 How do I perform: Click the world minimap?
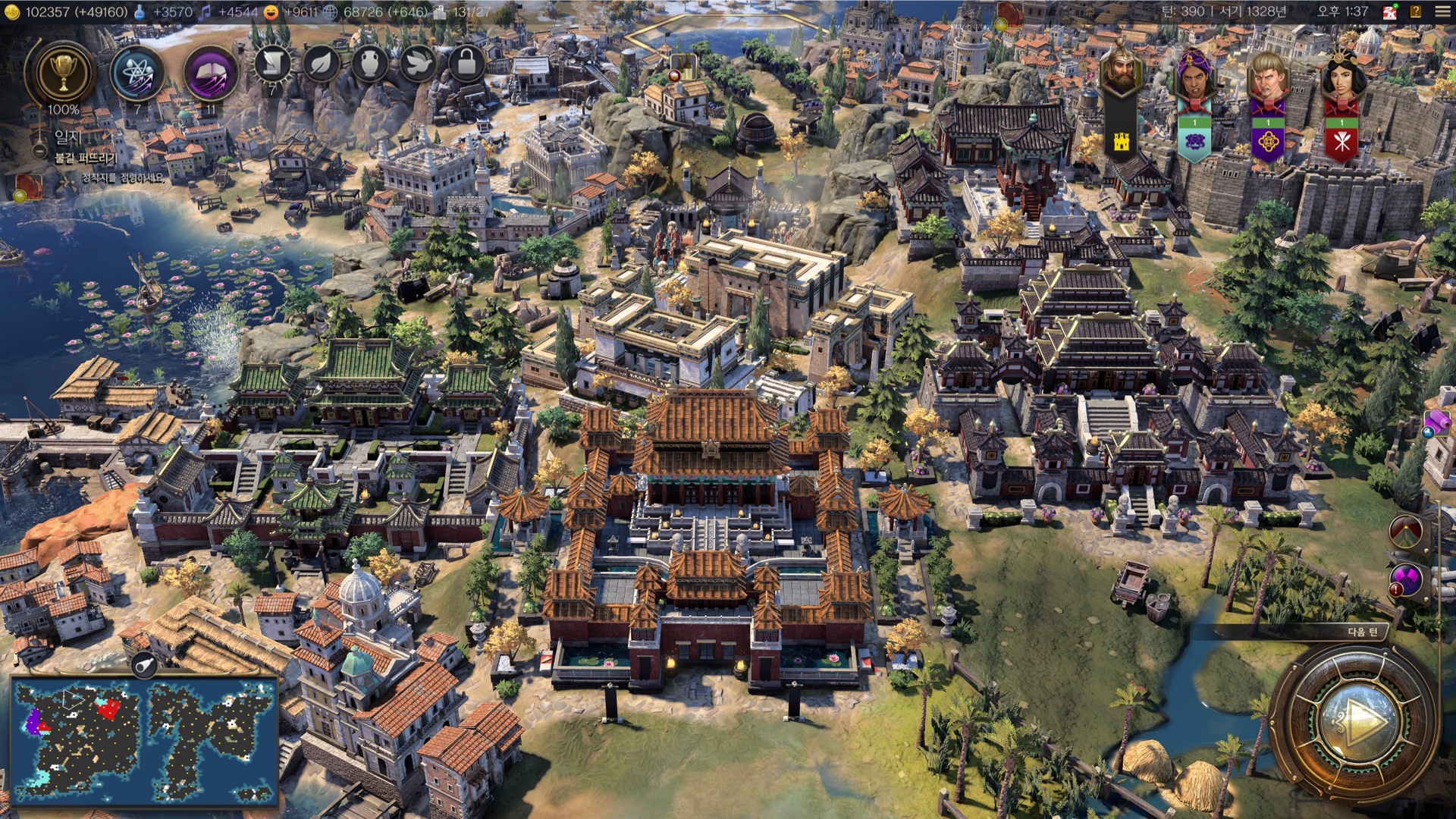pos(144,739)
